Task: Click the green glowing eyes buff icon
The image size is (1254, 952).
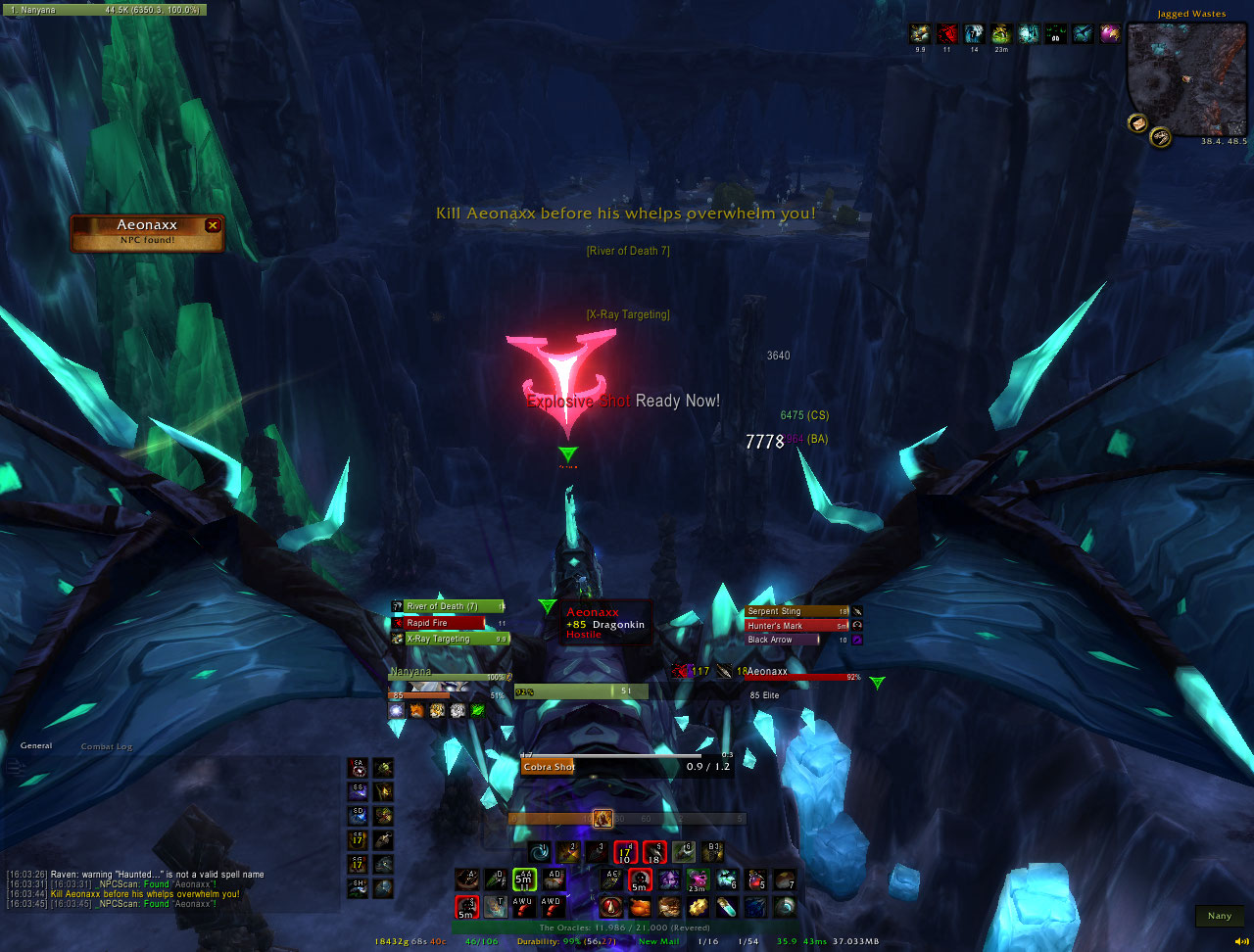Action: [x=1055, y=34]
